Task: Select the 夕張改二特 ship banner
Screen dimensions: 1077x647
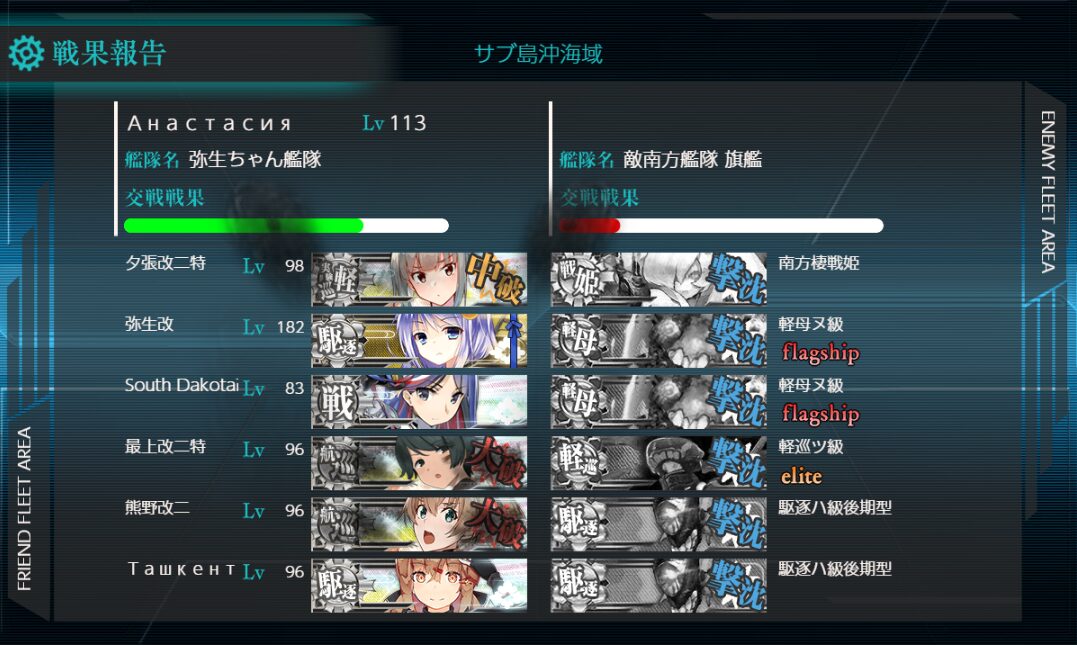Action: coord(419,279)
